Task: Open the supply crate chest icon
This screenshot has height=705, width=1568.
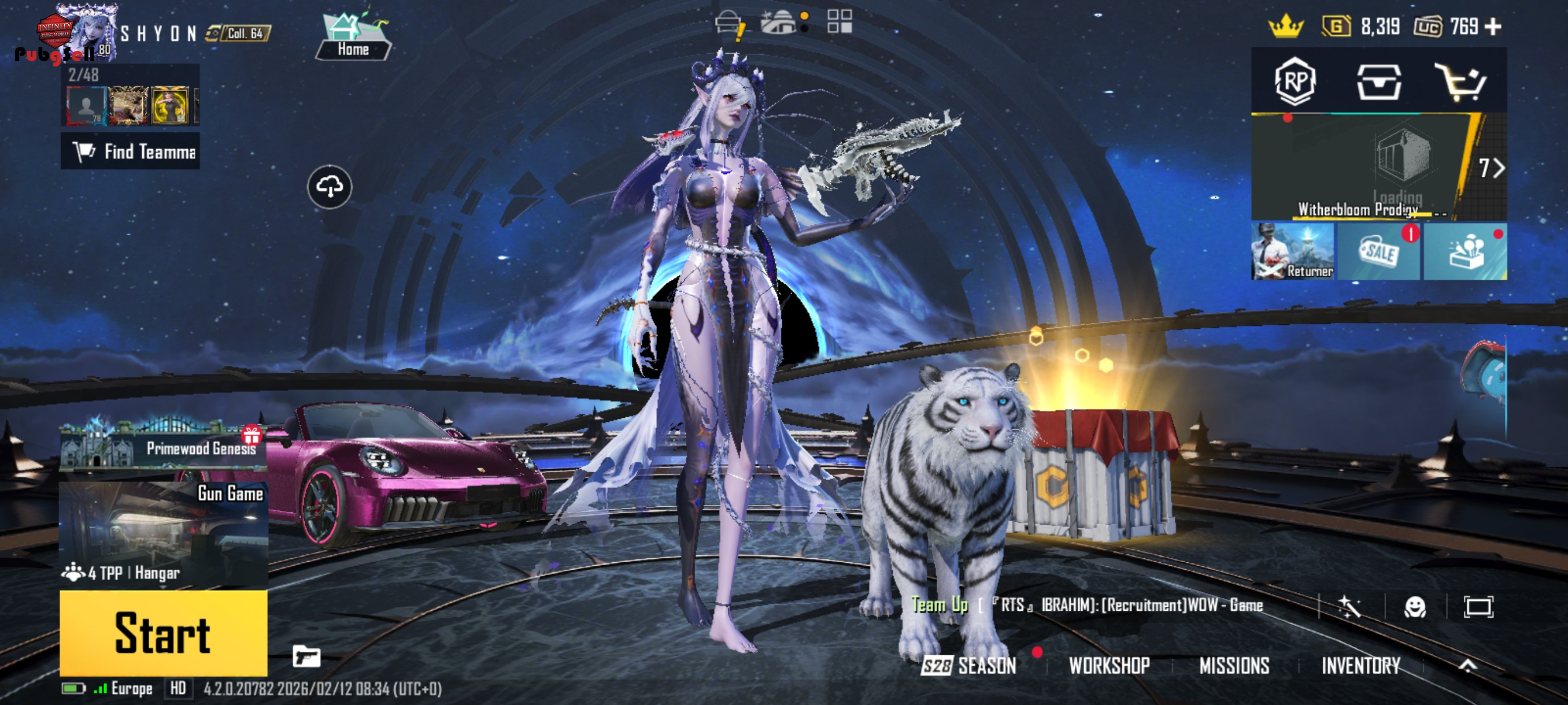Action: (x=1378, y=82)
